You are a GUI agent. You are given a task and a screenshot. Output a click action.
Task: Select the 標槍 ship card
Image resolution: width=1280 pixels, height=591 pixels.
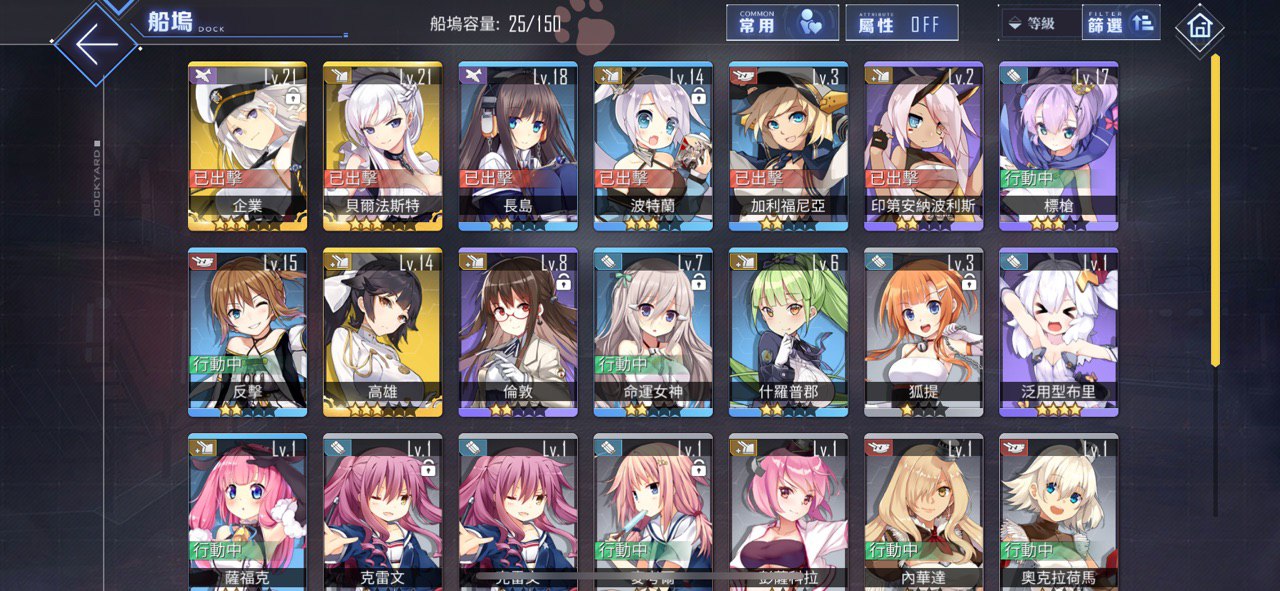tap(1058, 145)
